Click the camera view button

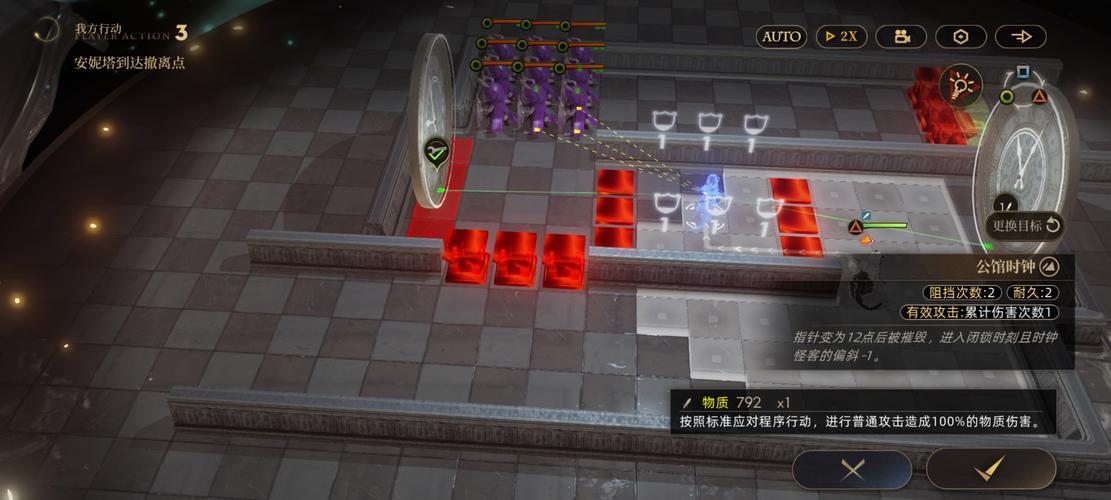click(901, 37)
